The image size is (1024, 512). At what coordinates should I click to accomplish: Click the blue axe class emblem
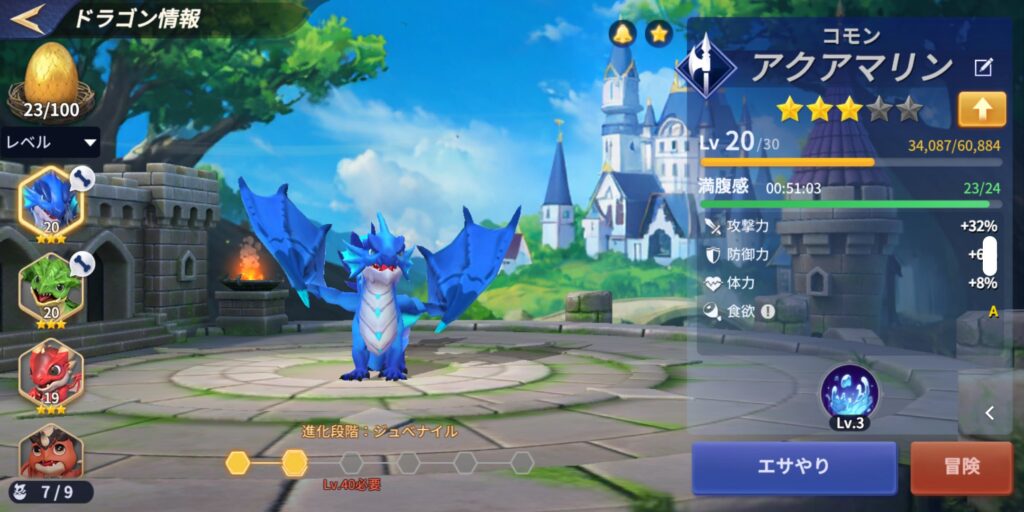coord(706,65)
